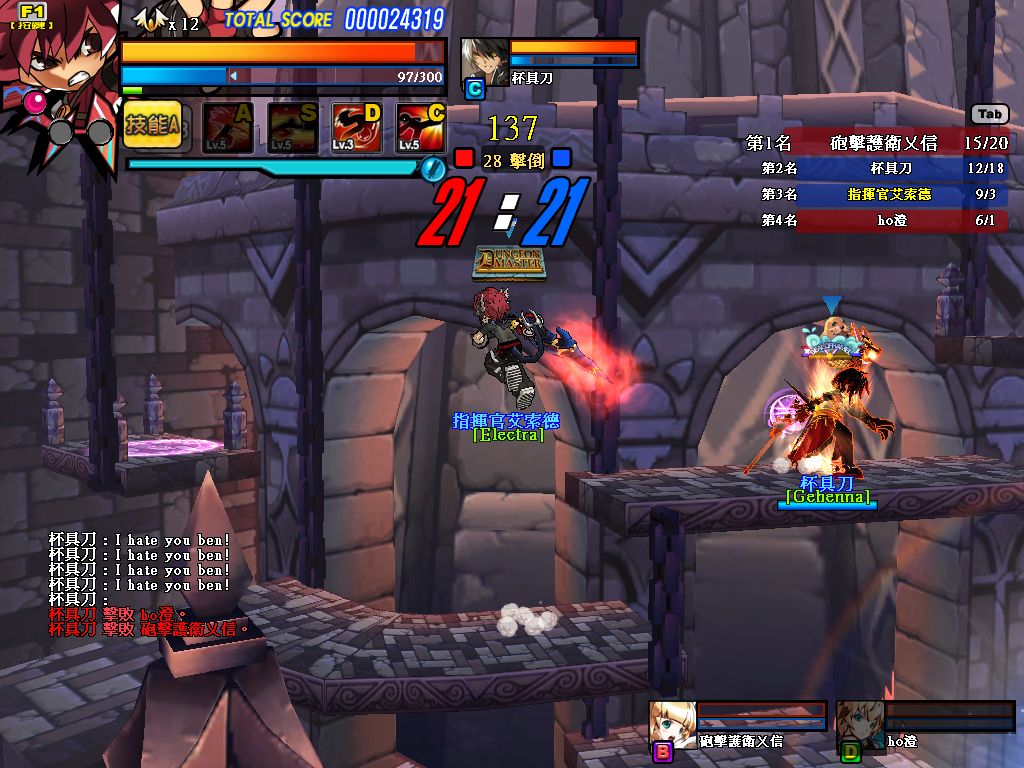Activate the S-key skill icon
The image size is (1024, 768).
tap(293, 127)
